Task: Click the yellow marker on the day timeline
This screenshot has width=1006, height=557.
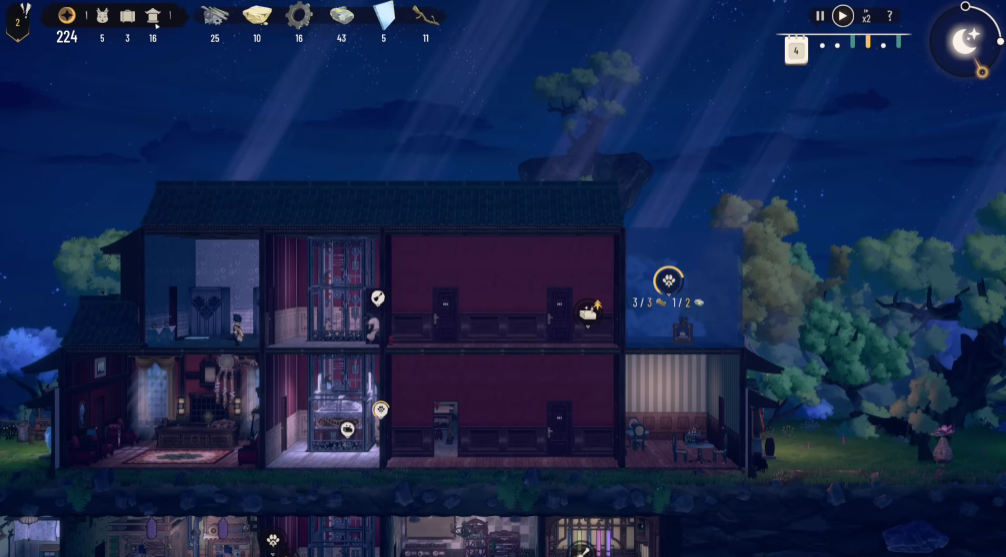Action: coord(868,43)
